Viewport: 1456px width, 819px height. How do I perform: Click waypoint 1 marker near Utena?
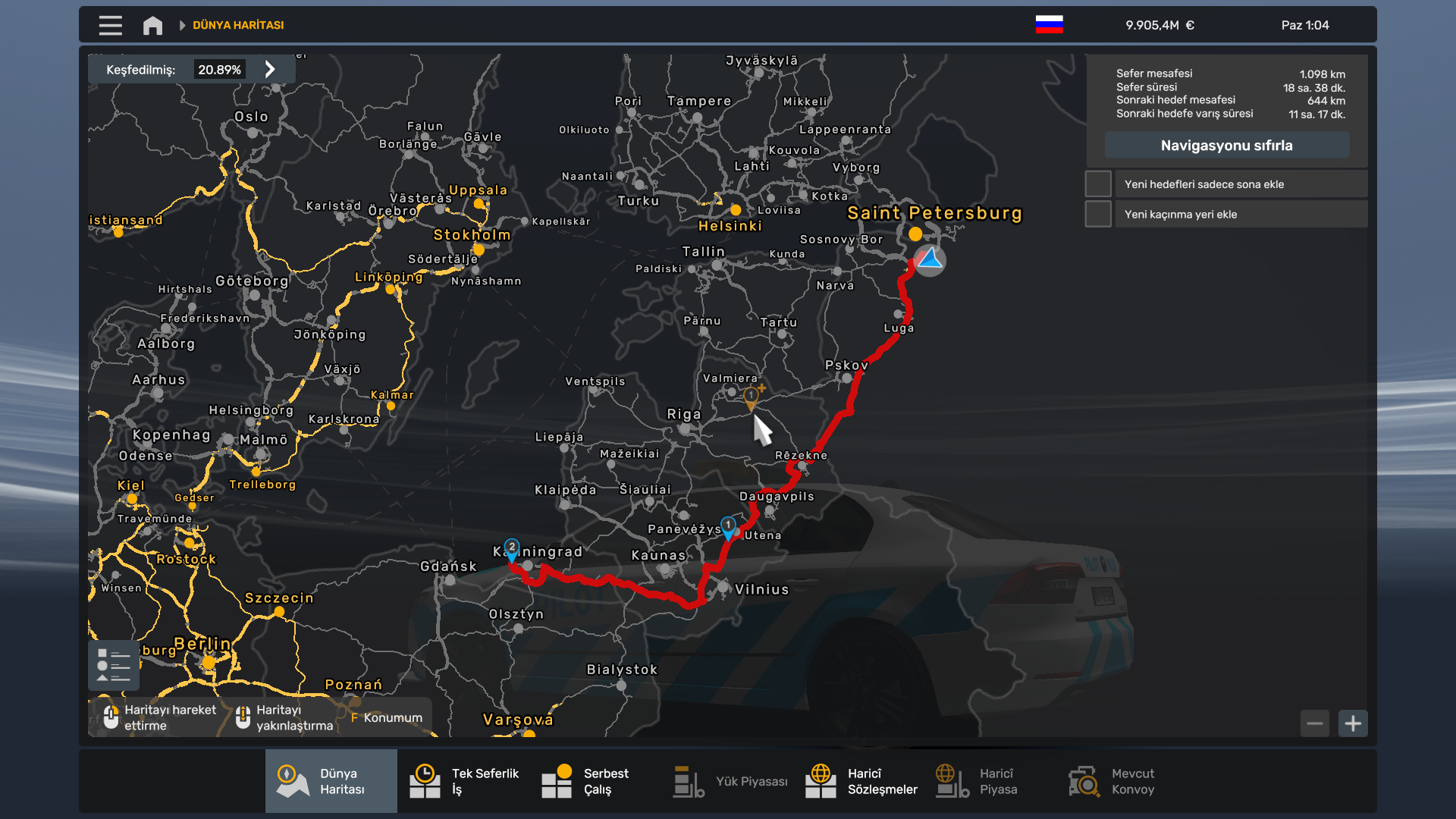[x=728, y=527]
